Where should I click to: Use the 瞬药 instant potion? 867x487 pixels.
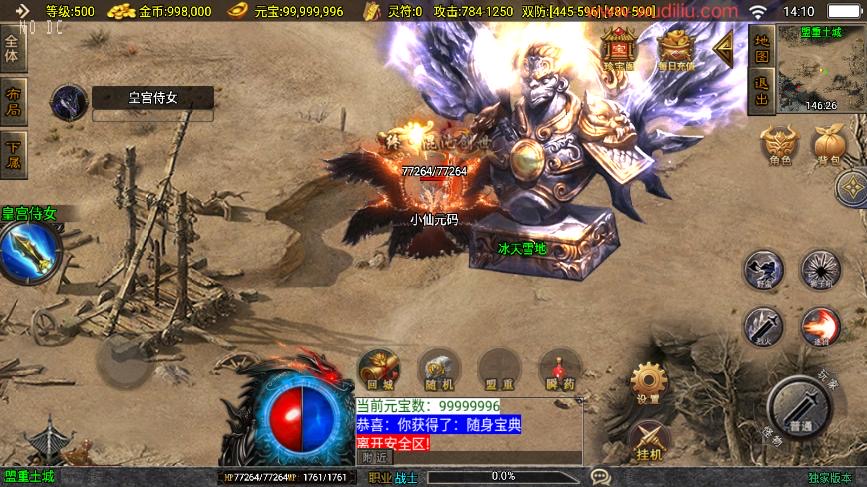tap(558, 369)
